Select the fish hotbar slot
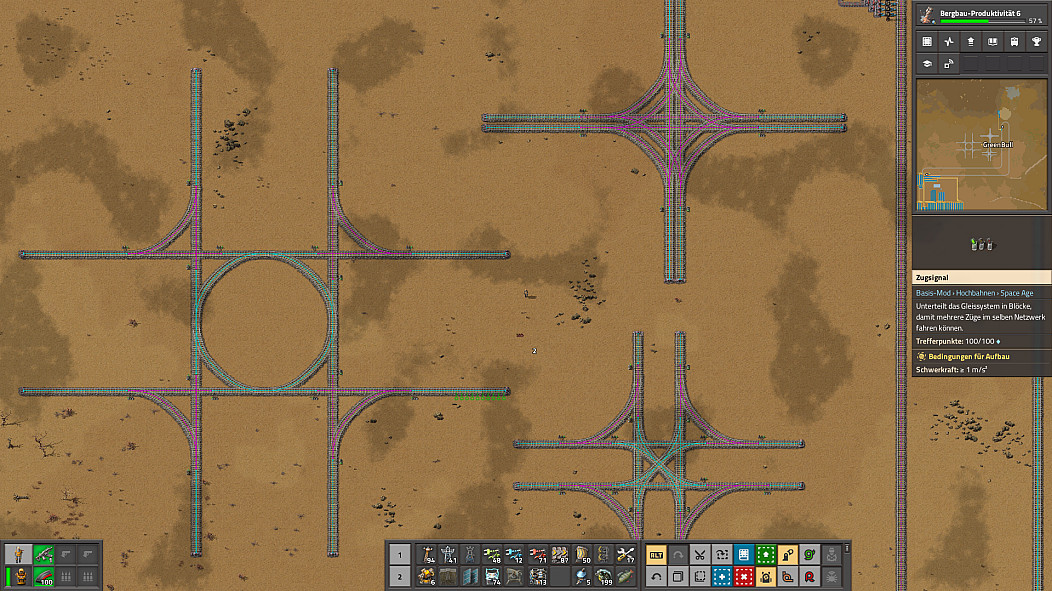 pos(625,576)
